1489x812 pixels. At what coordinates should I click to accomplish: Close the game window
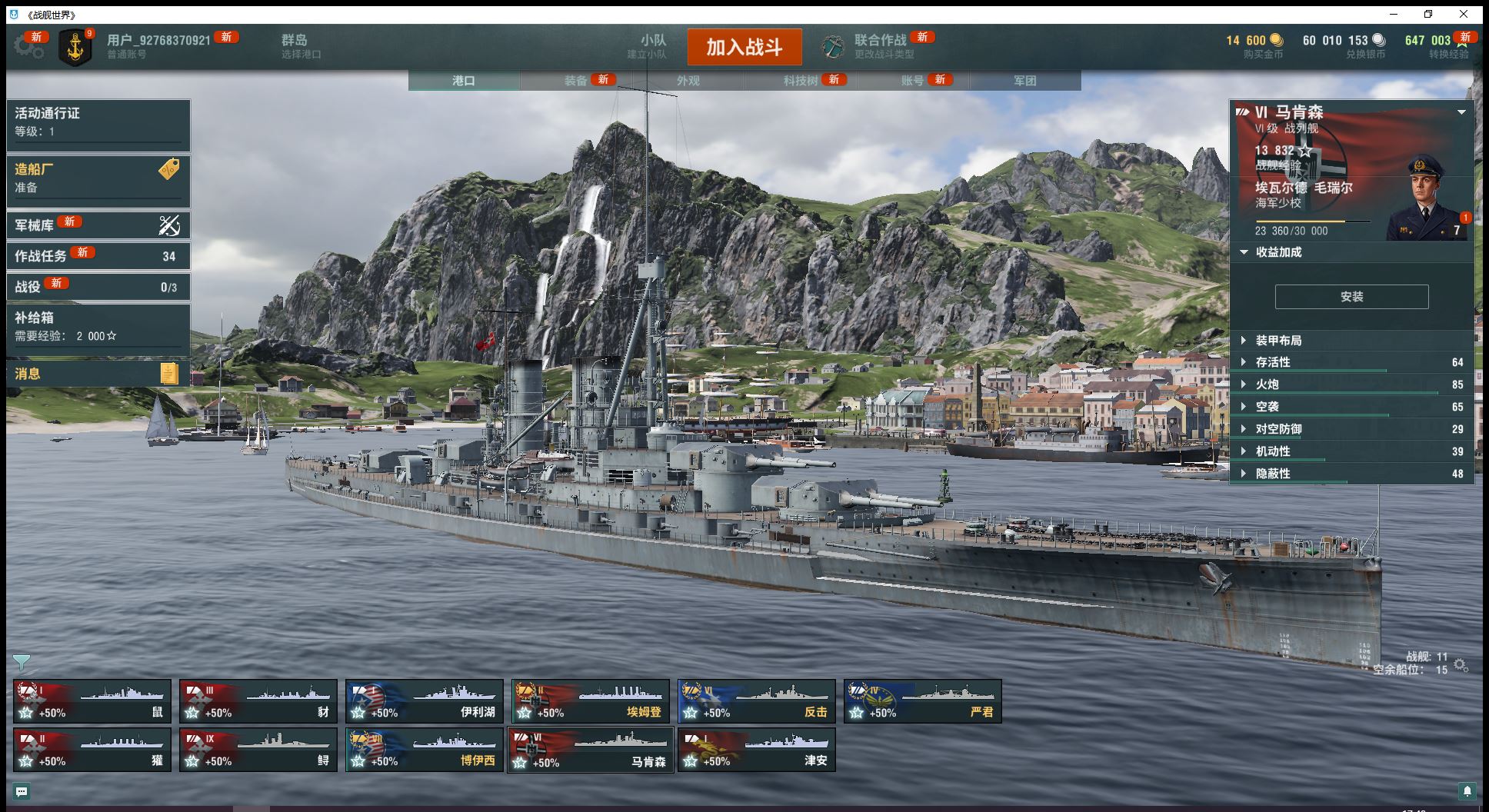tap(1464, 14)
